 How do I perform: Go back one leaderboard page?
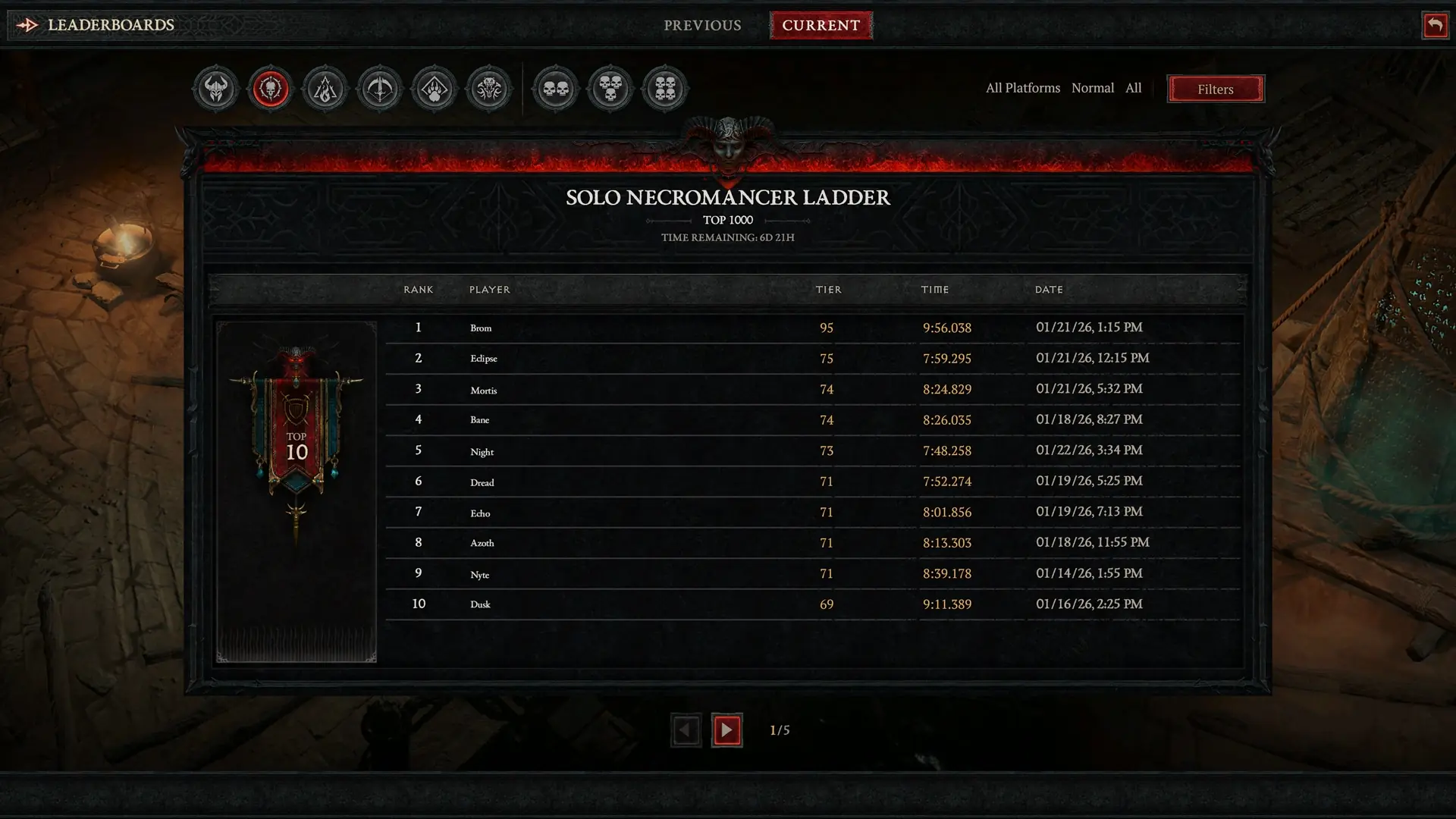(x=686, y=730)
